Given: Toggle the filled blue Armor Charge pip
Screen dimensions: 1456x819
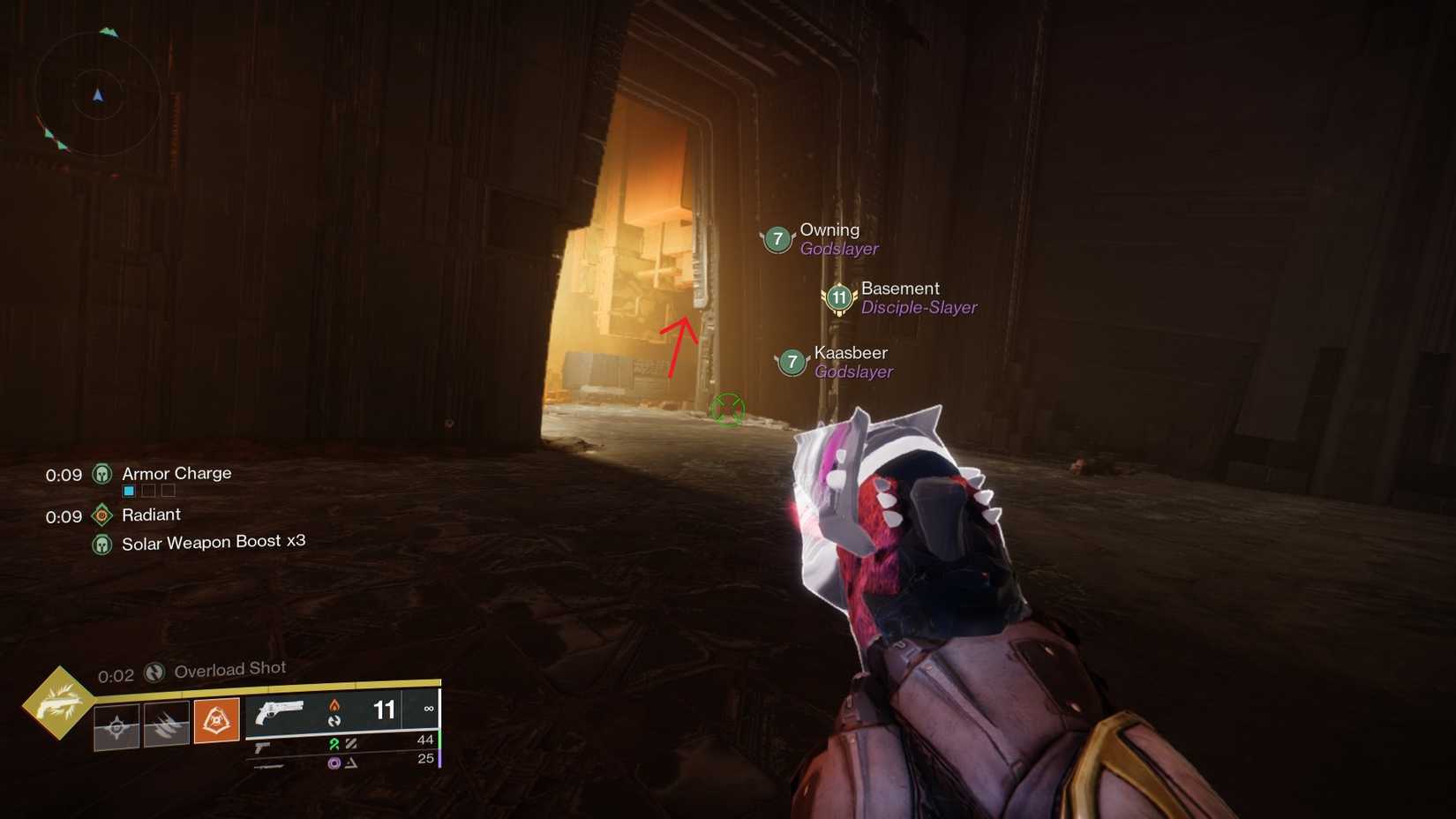Looking at the screenshot, I should [128, 492].
